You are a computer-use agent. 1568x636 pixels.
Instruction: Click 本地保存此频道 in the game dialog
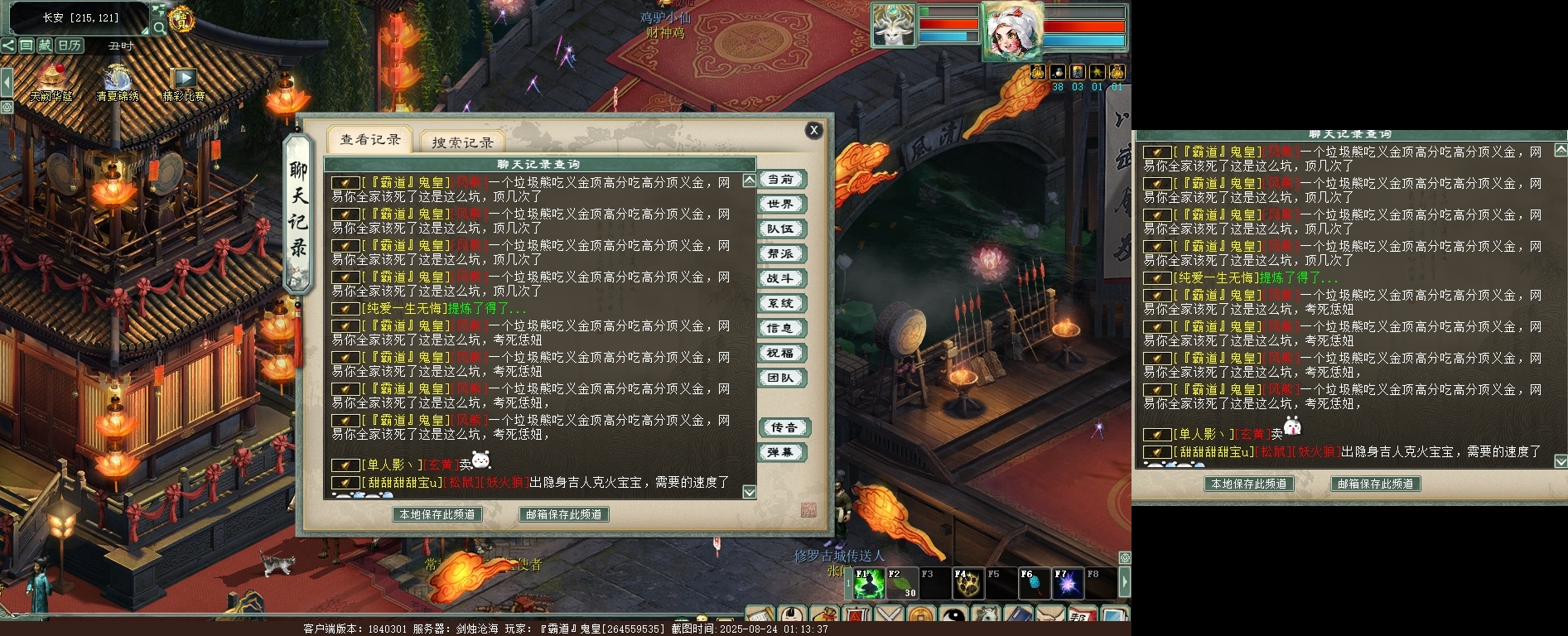coord(437,514)
